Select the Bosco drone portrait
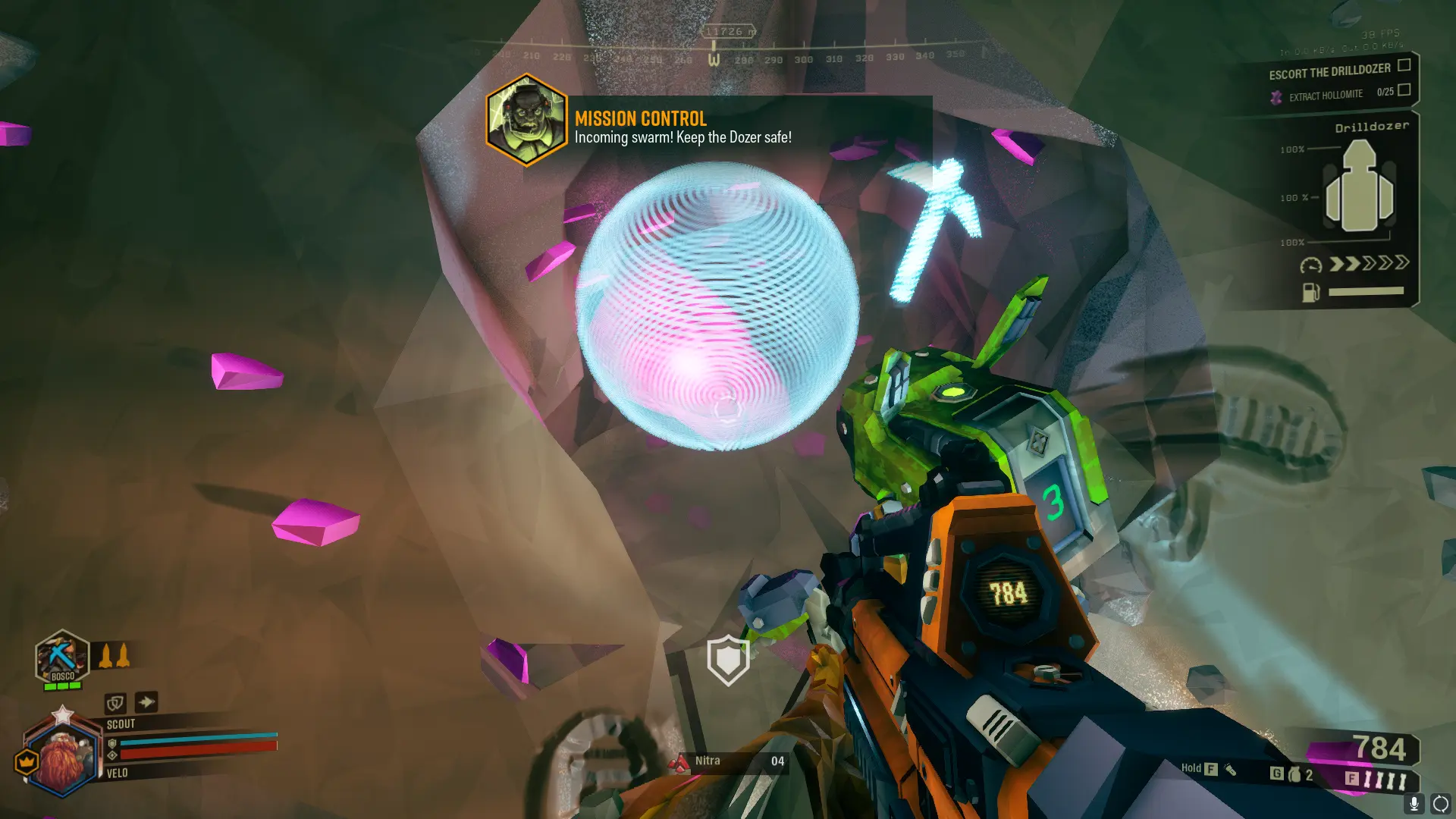1456x819 pixels. pos(62,656)
